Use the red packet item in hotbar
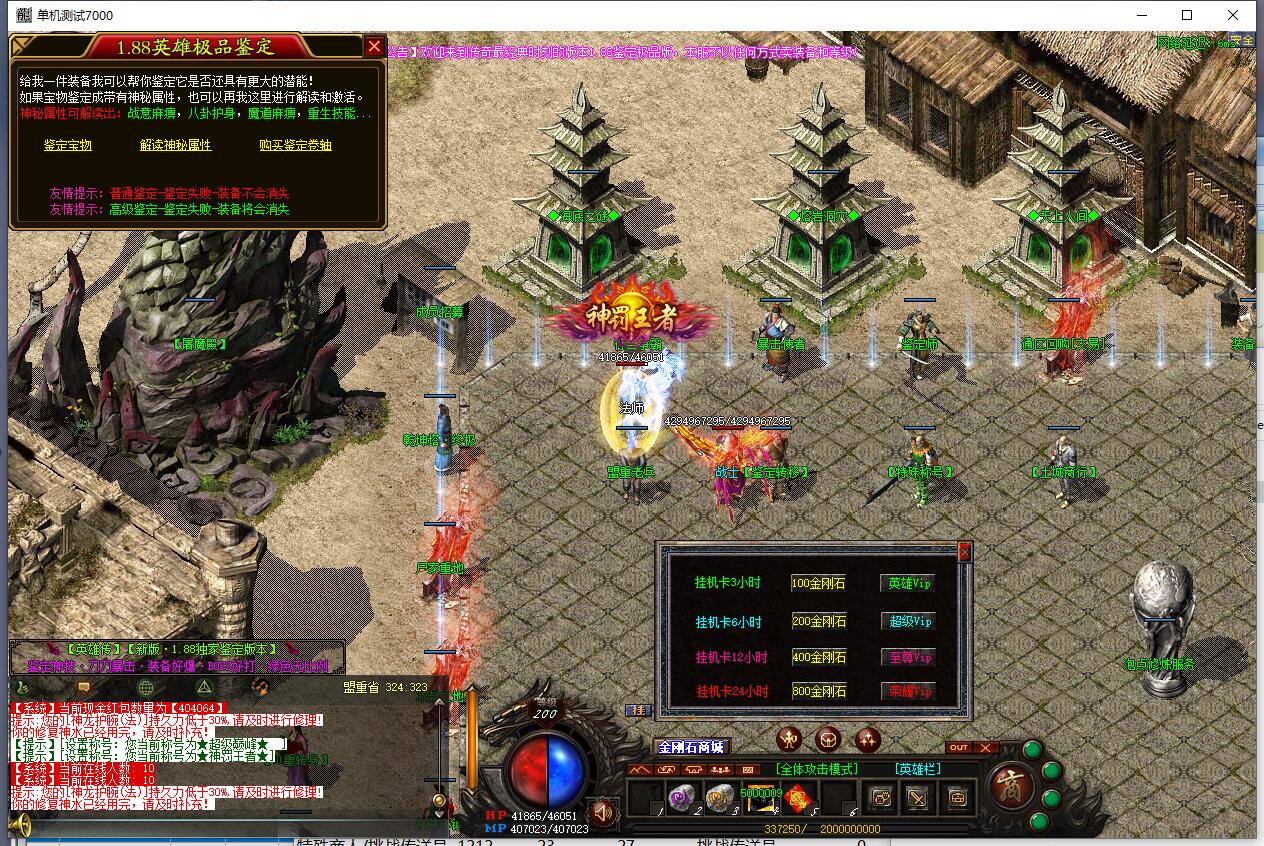The height and width of the screenshot is (846, 1264). 797,798
